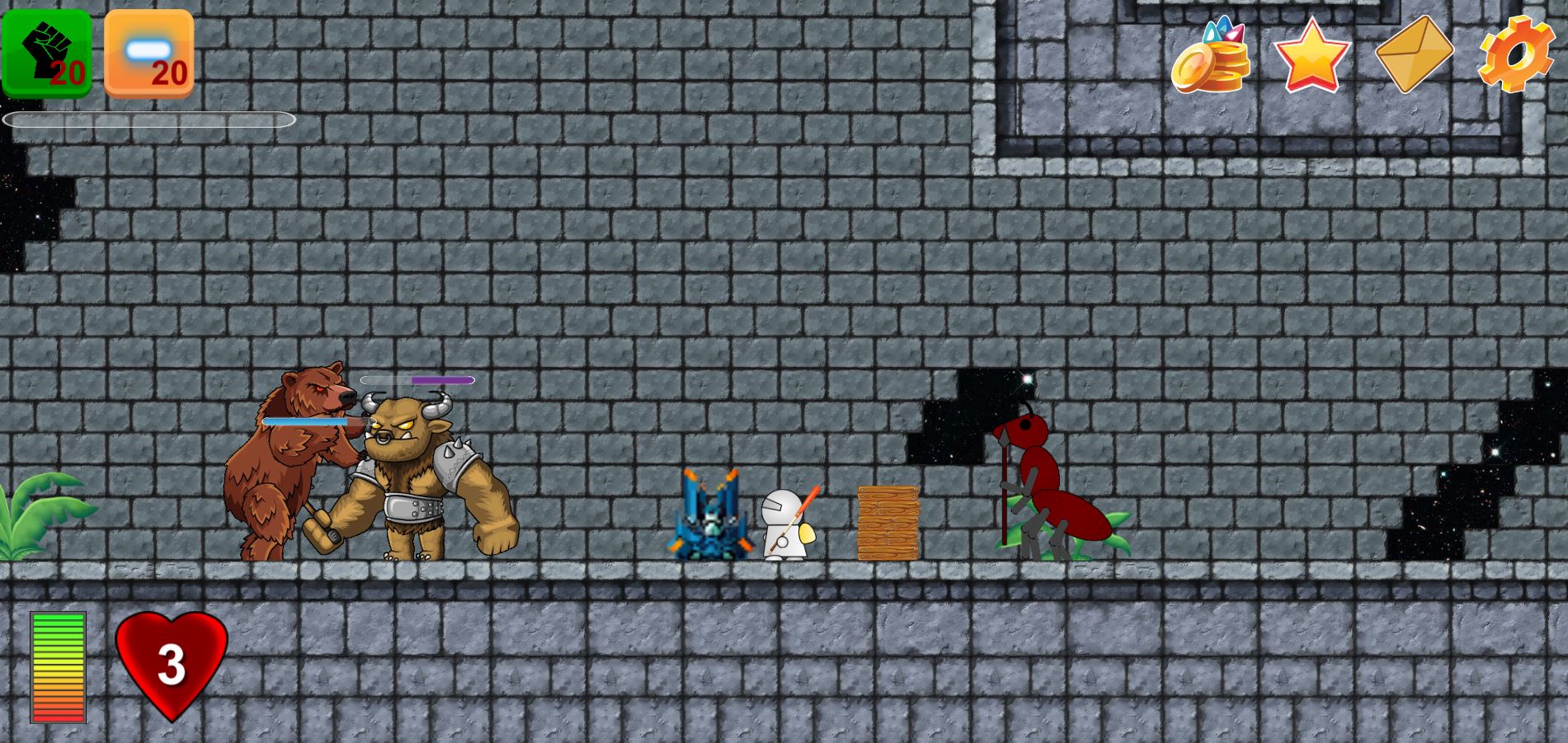Activate the orange blaster shot button
Screen dimensions: 1568x743
149,54
